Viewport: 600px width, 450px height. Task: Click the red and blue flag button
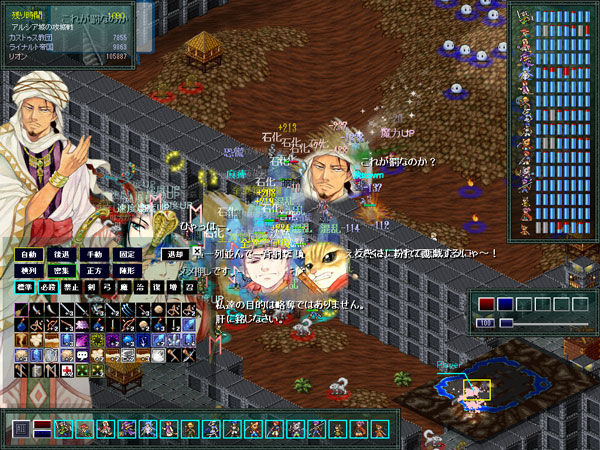[42, 429]
